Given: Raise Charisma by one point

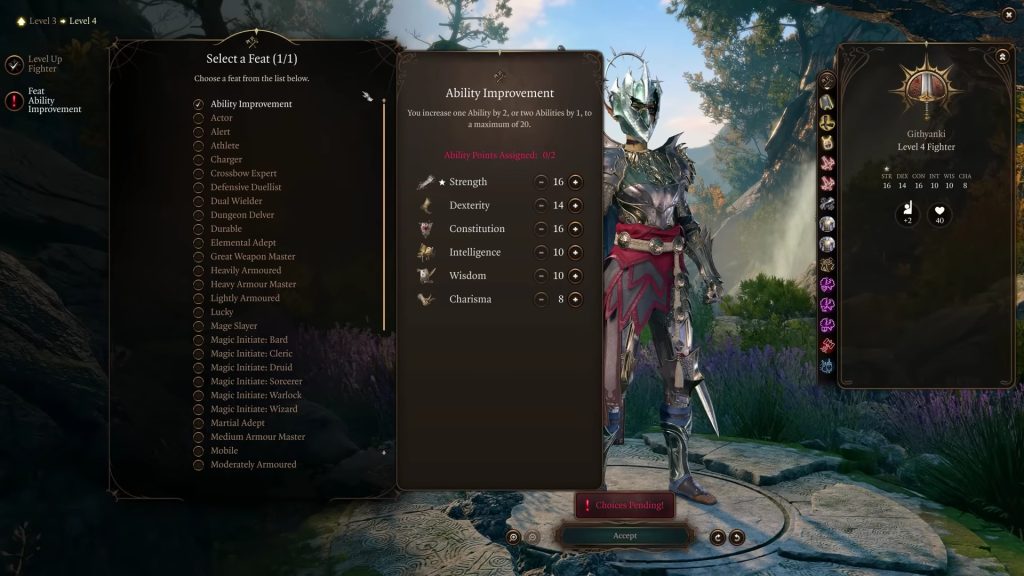Looking at the screenshot, I should pos(575,299).
